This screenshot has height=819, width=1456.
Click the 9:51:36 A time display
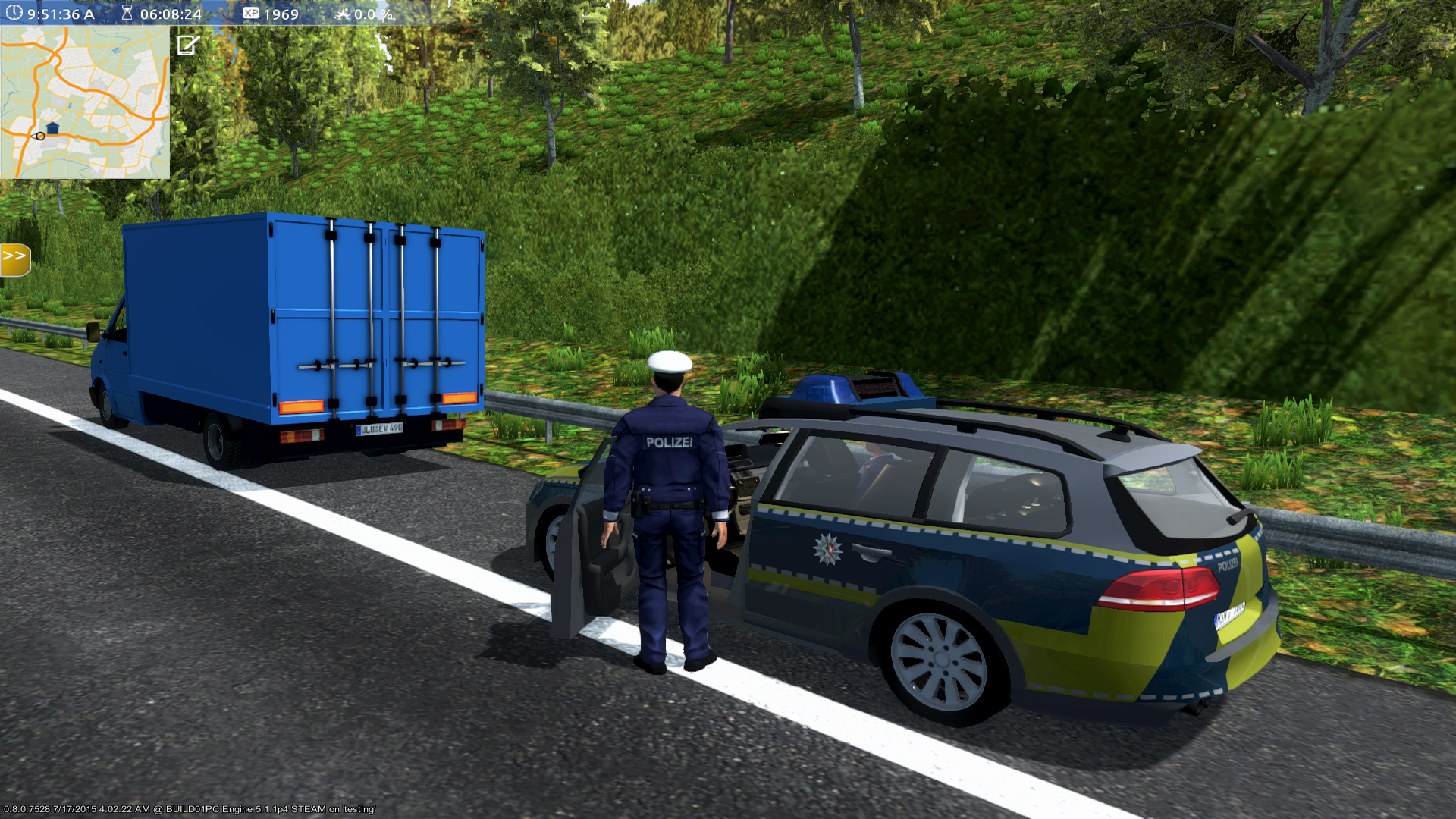[61, 12]
